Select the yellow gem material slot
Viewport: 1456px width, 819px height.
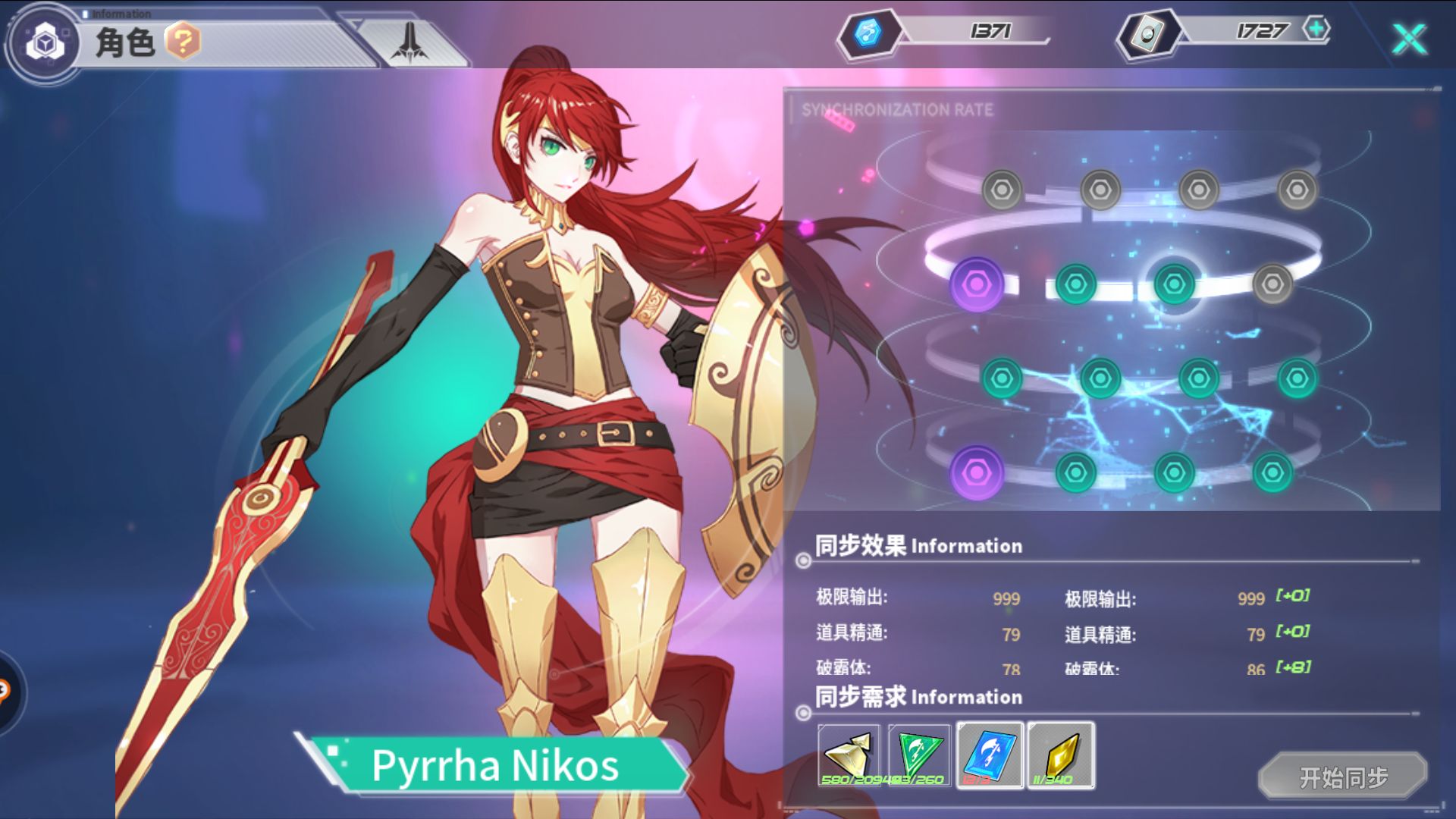pos(1061,755)
